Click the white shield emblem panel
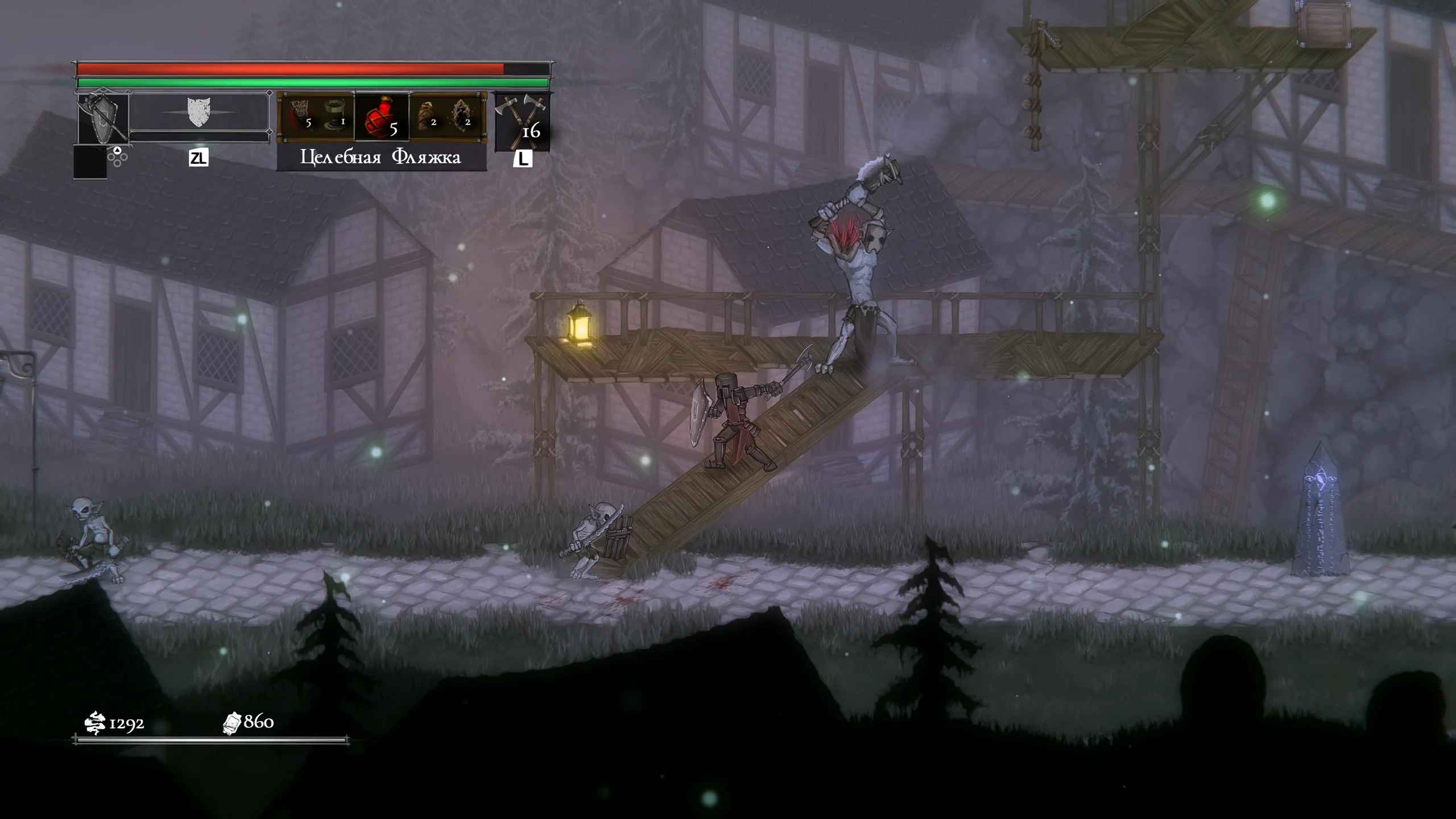The width and height of the screenshot is (1456, 819). (x=198, y=112)
